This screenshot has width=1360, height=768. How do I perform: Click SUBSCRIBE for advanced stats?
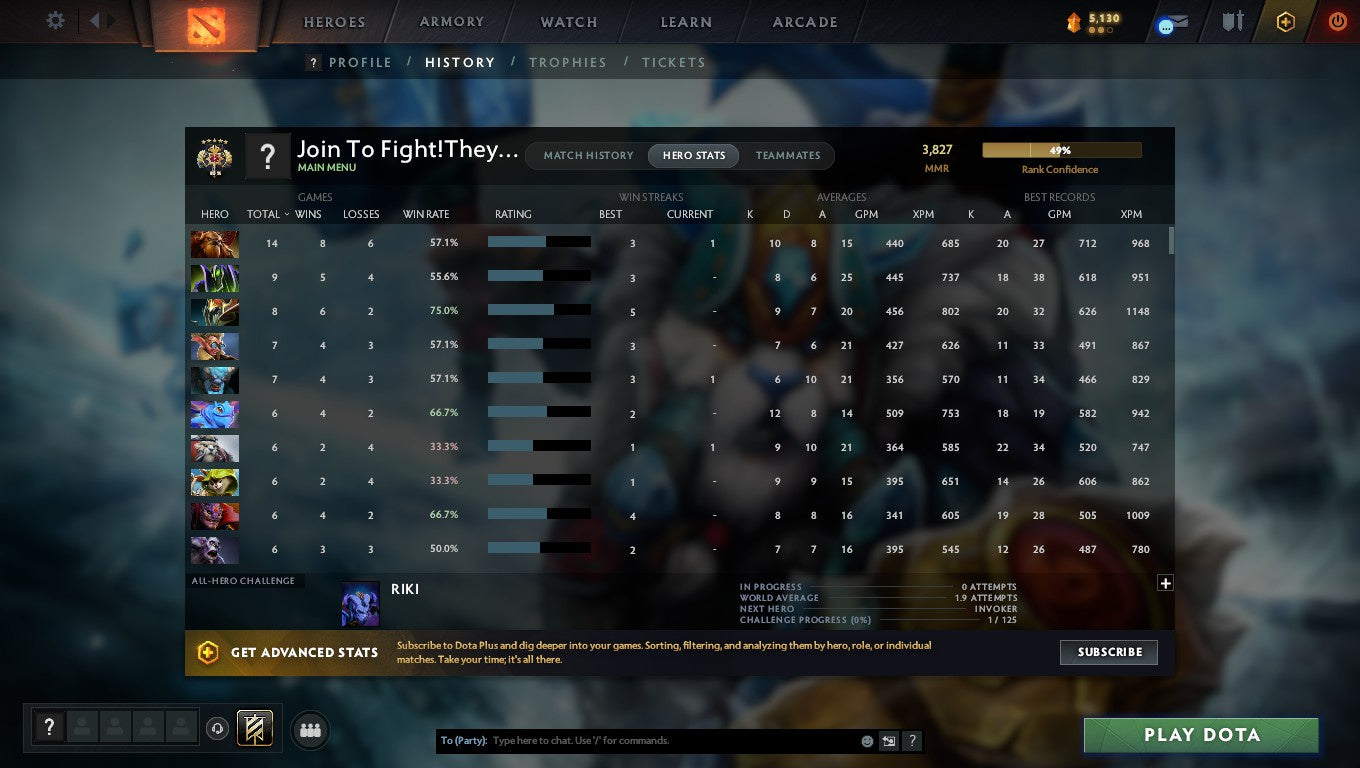coord(1108,652)
